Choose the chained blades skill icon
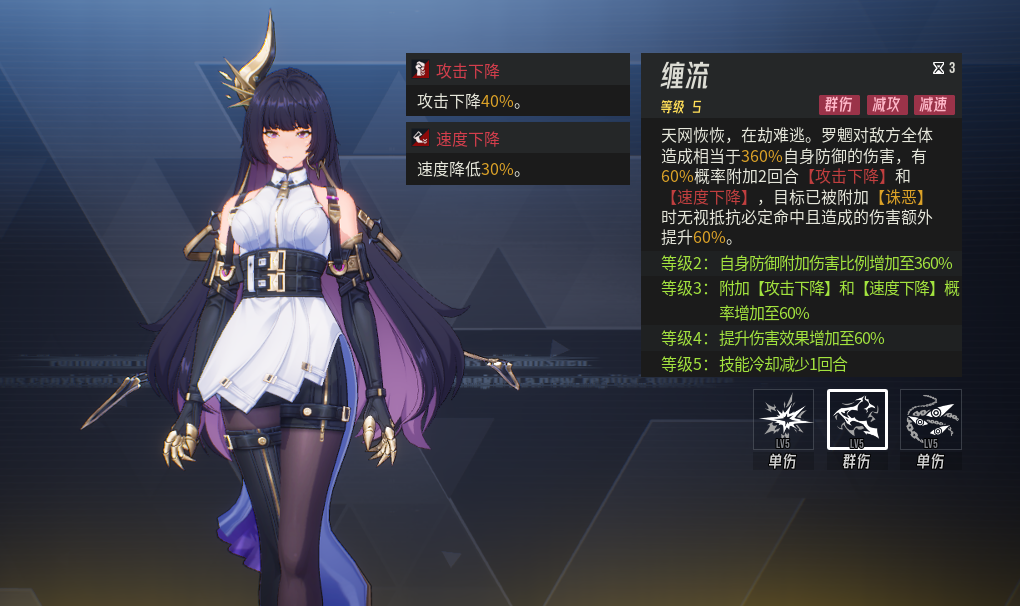This screenshot has height=606, width=1020. (x=931, y=420)
